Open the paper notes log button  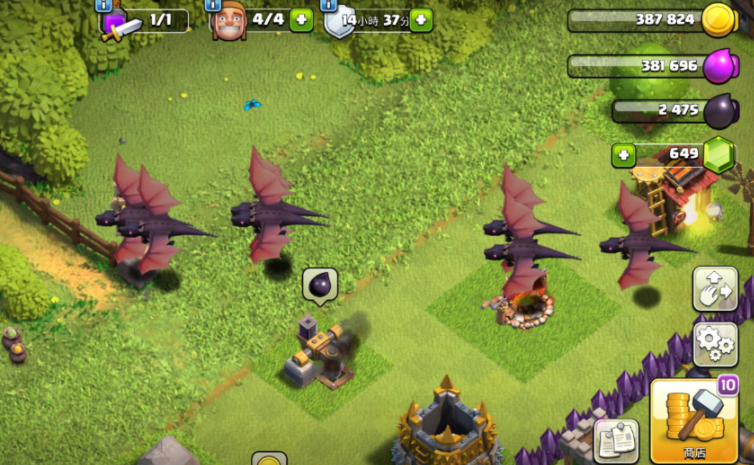(616, 441)
